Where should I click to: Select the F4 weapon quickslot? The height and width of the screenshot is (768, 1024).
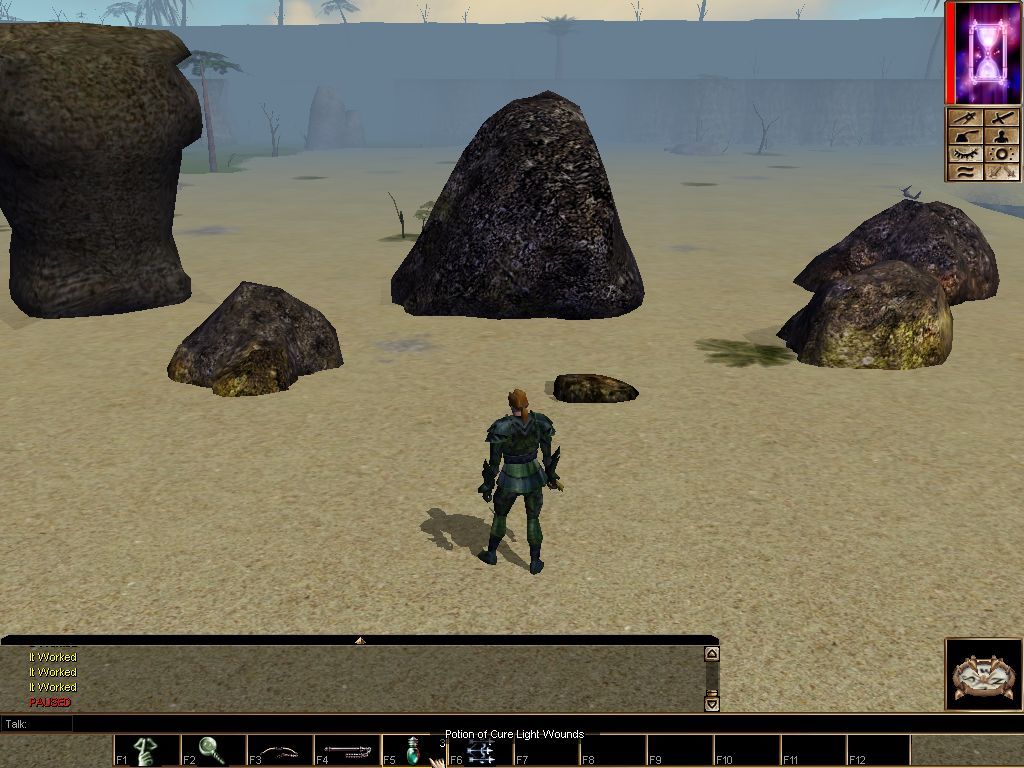347,750
